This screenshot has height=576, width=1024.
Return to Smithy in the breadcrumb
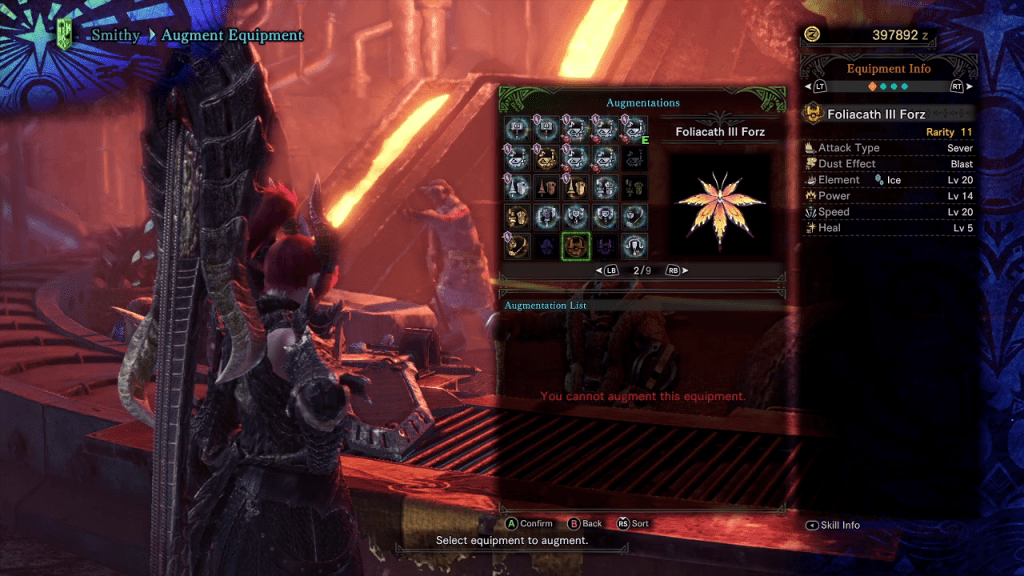(113, 35)
